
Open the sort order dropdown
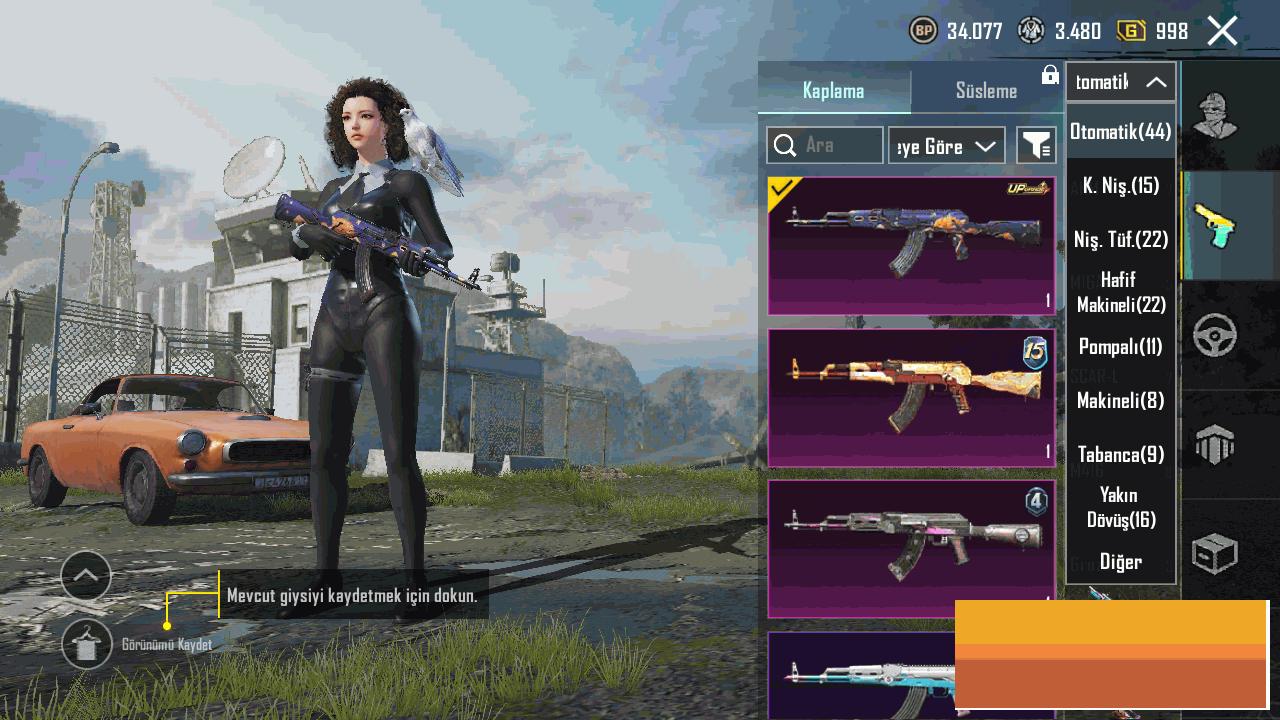(x=946, y=146)
